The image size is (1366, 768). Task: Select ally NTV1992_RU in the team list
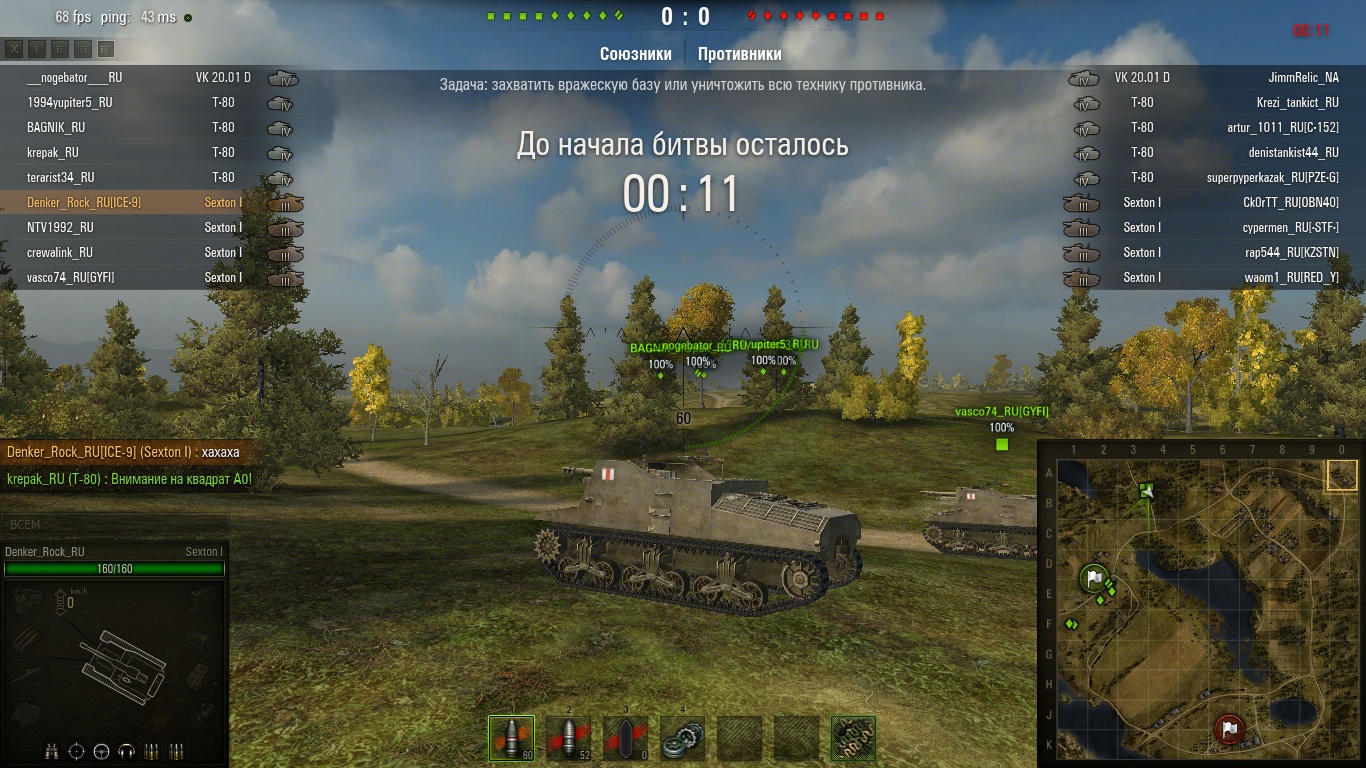60,227
